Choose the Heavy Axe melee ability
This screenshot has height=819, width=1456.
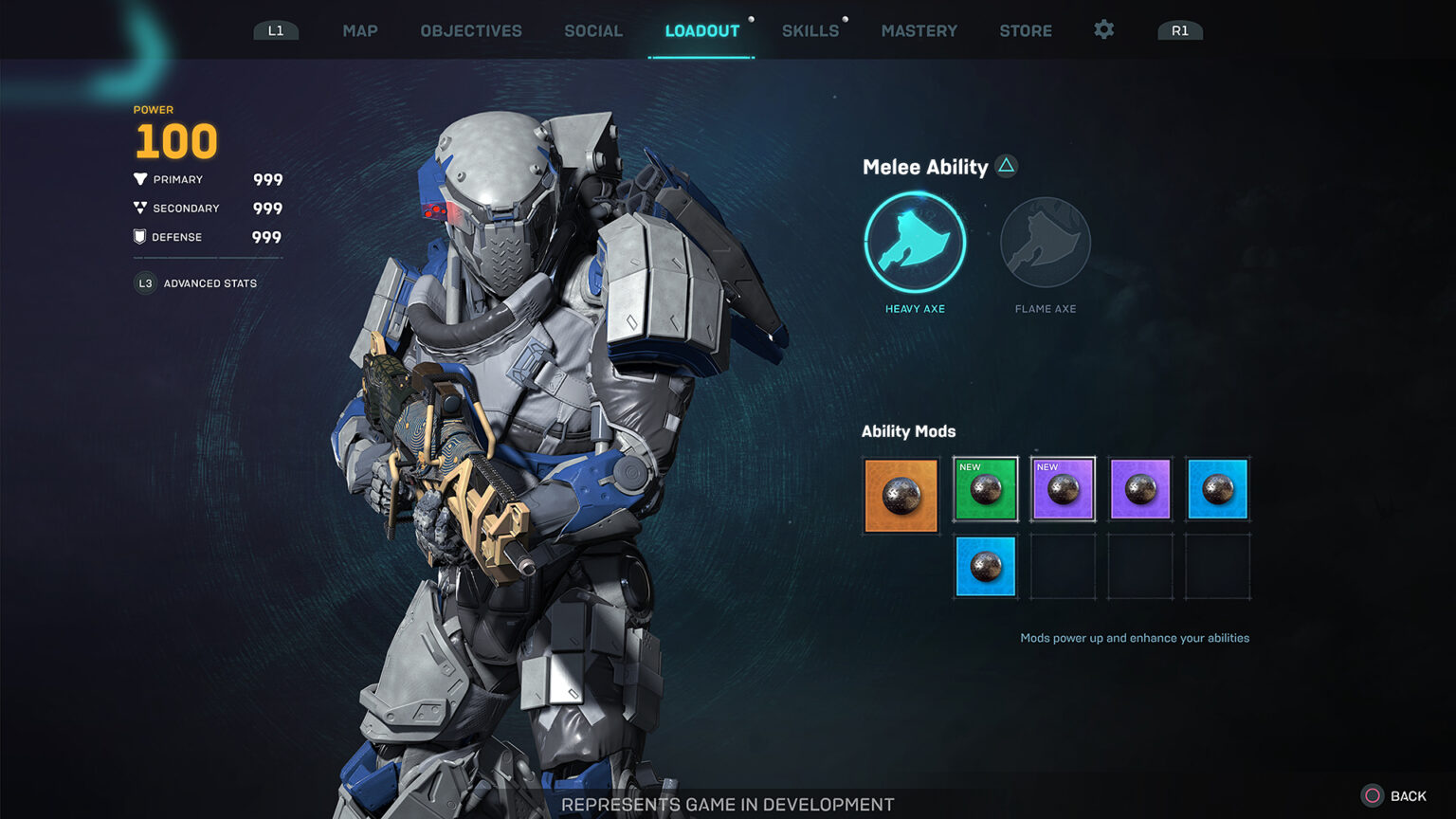click(915, 243)
